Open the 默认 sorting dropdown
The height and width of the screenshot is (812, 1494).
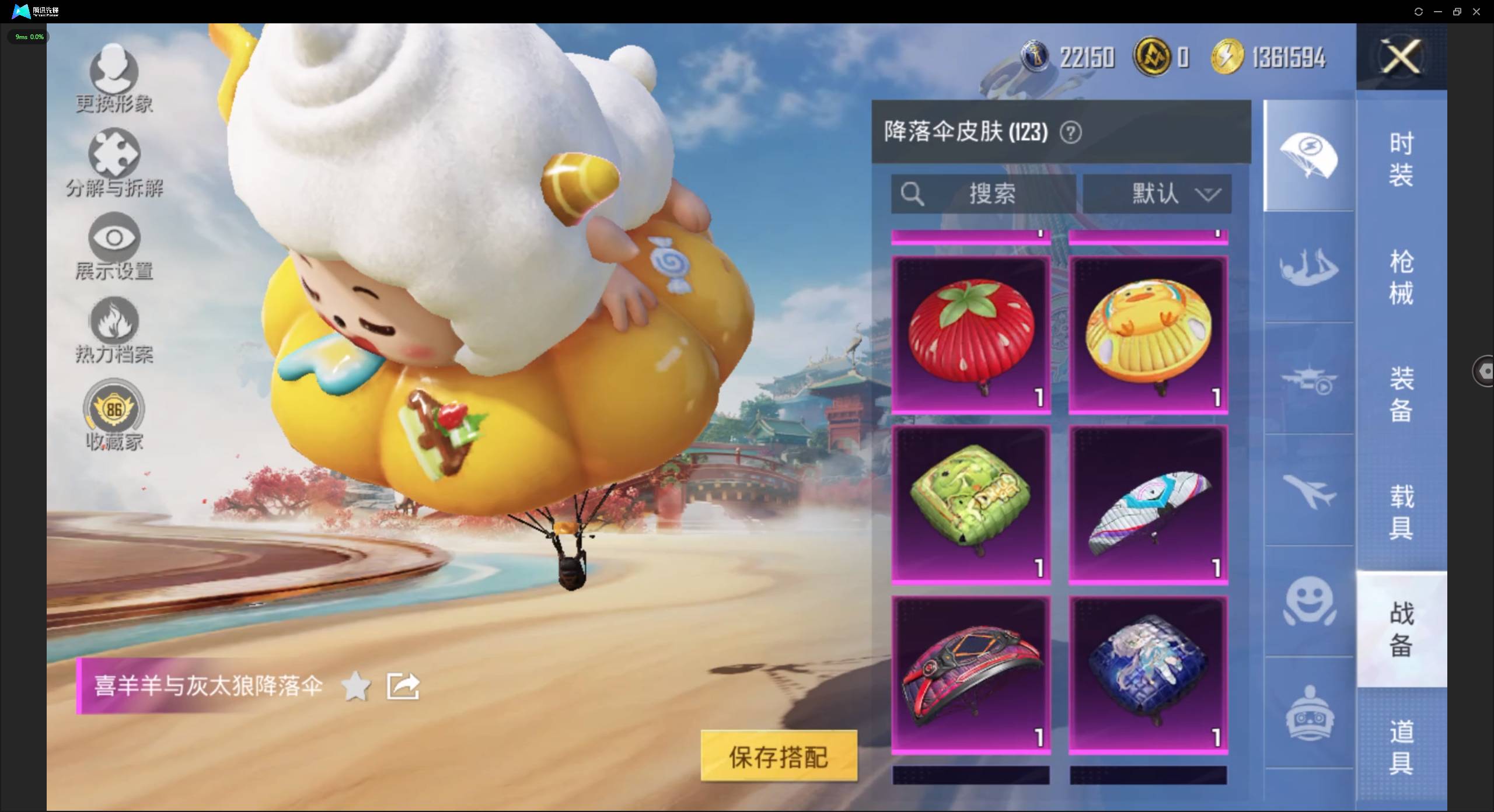[1158, 194]
